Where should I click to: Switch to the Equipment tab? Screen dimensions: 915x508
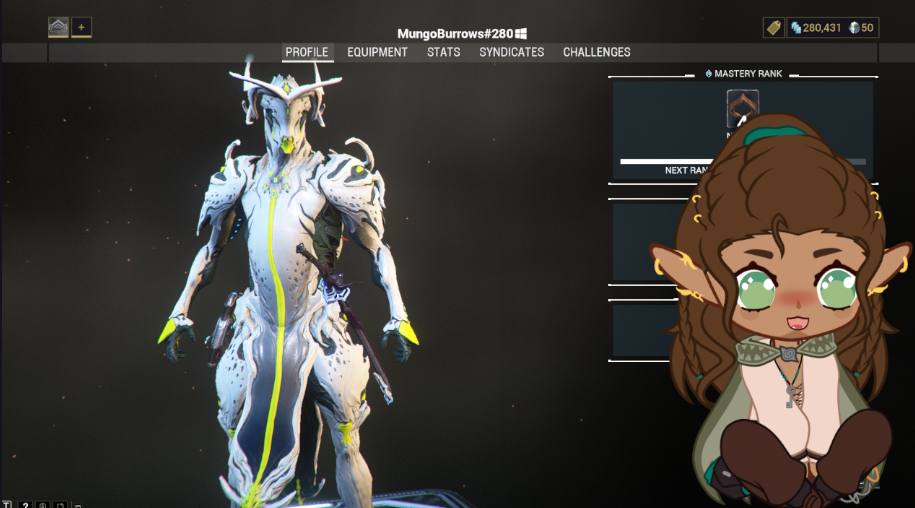click(x=377, y=52)
